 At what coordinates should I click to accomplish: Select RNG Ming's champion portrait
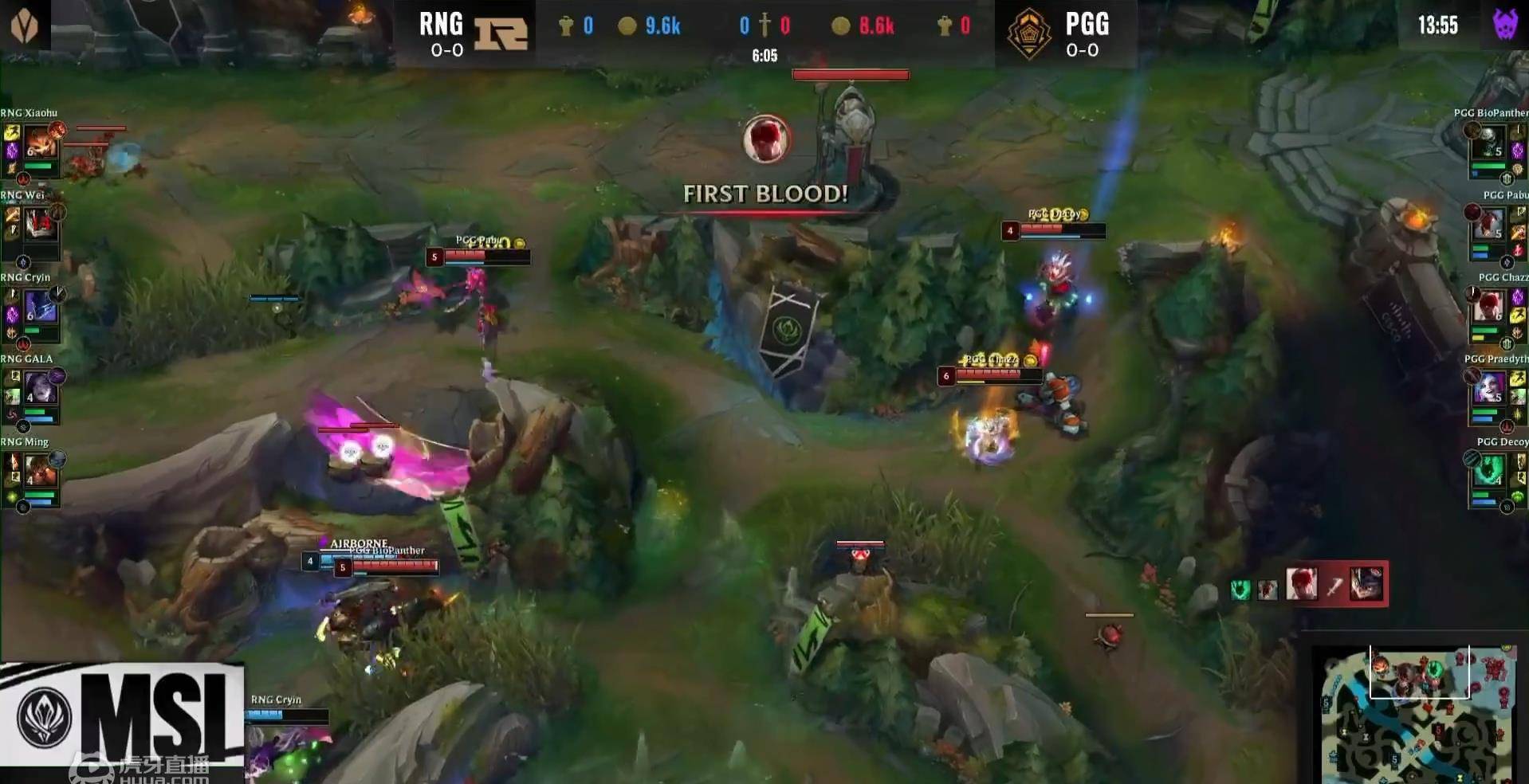pos(40,472)
